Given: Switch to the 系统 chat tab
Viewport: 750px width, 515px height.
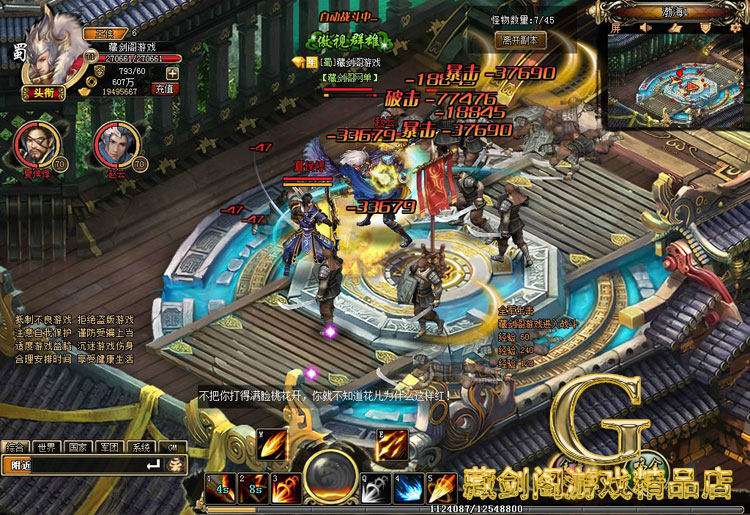Looking at the screenshot, I should tap(142, 447).
